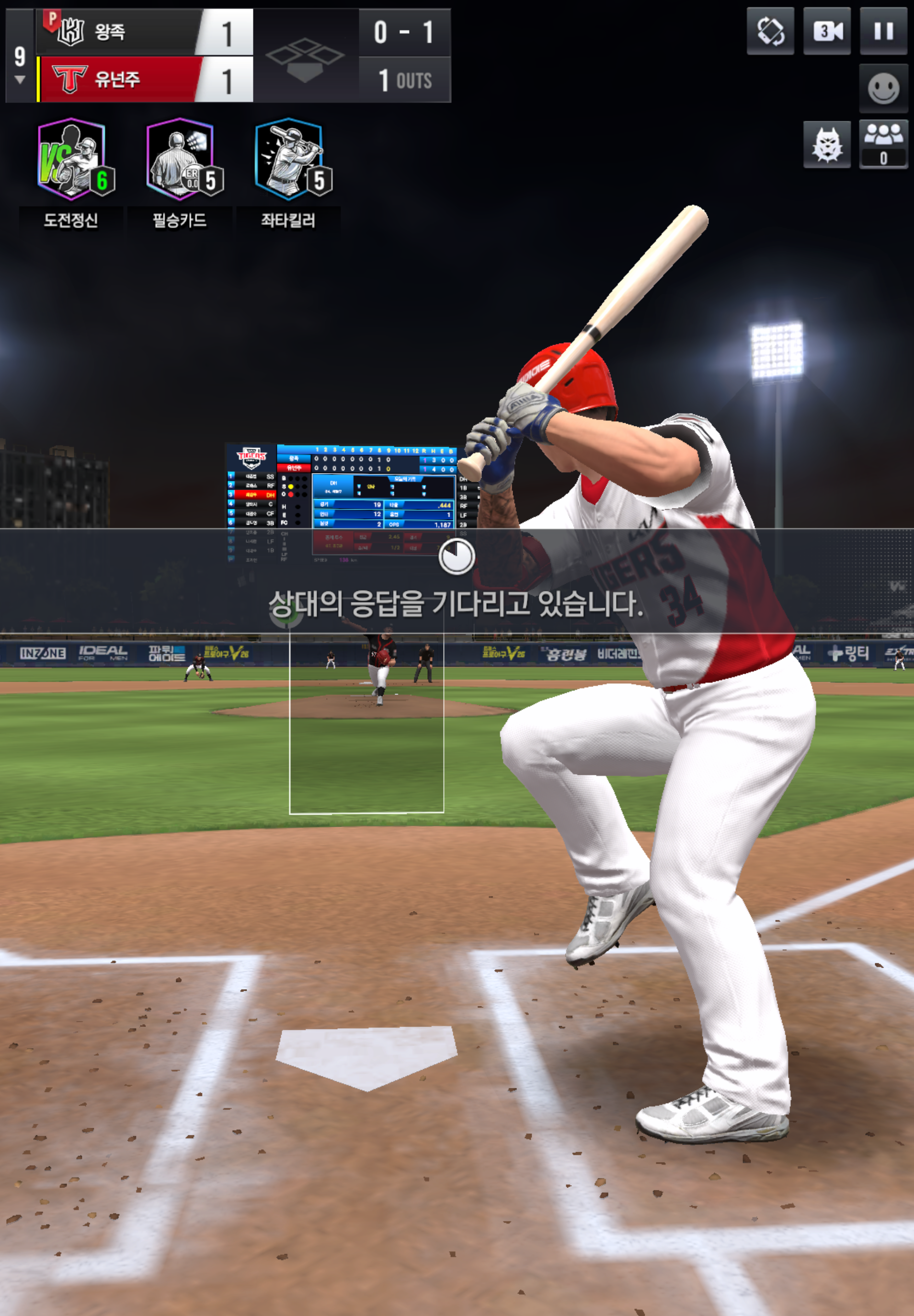
Task: Toggle screen rotation button
Action: (x=770, y=31)
